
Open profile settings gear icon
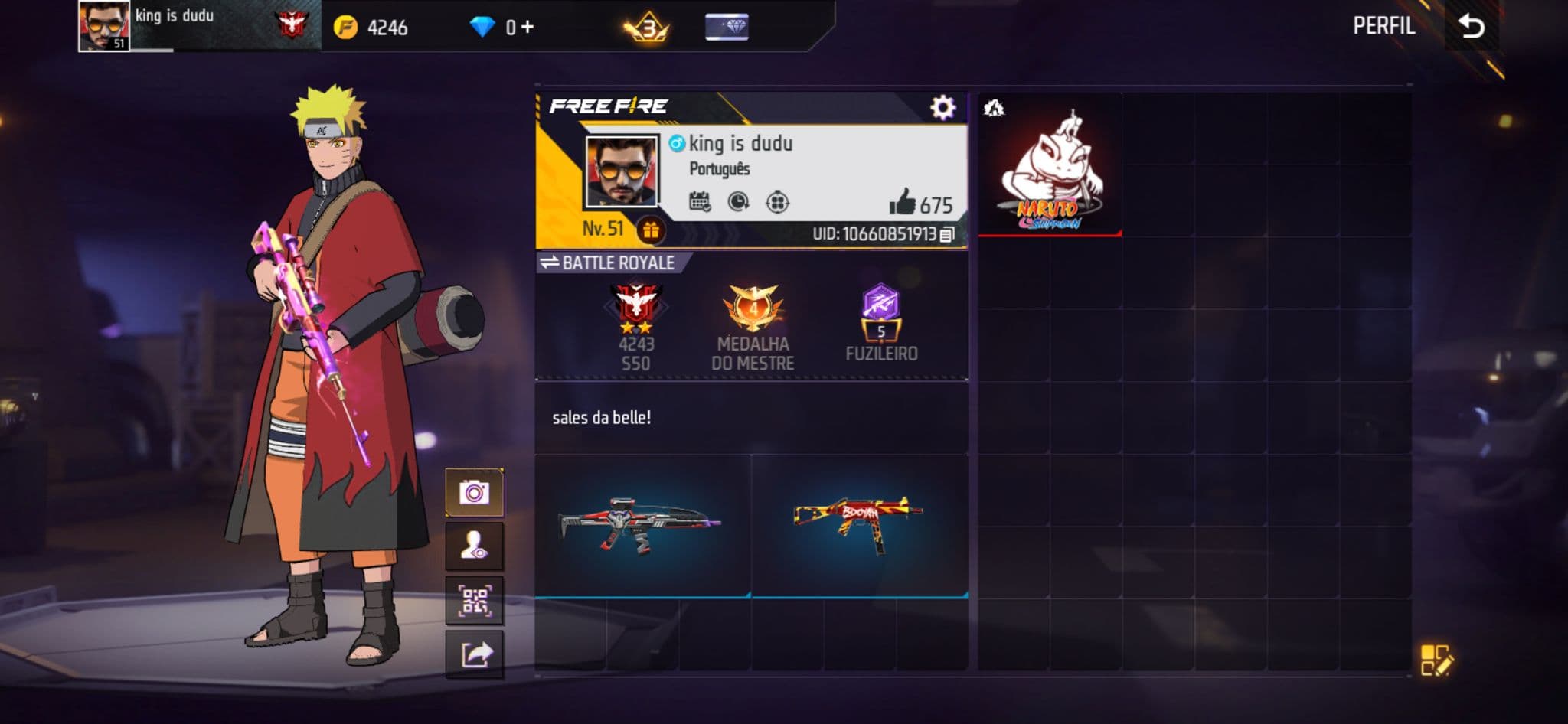click(x=942, y=107)
